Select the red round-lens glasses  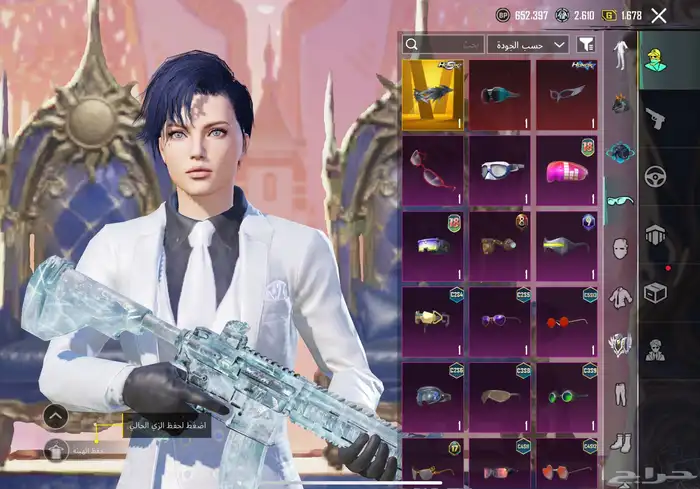(567, 320)
